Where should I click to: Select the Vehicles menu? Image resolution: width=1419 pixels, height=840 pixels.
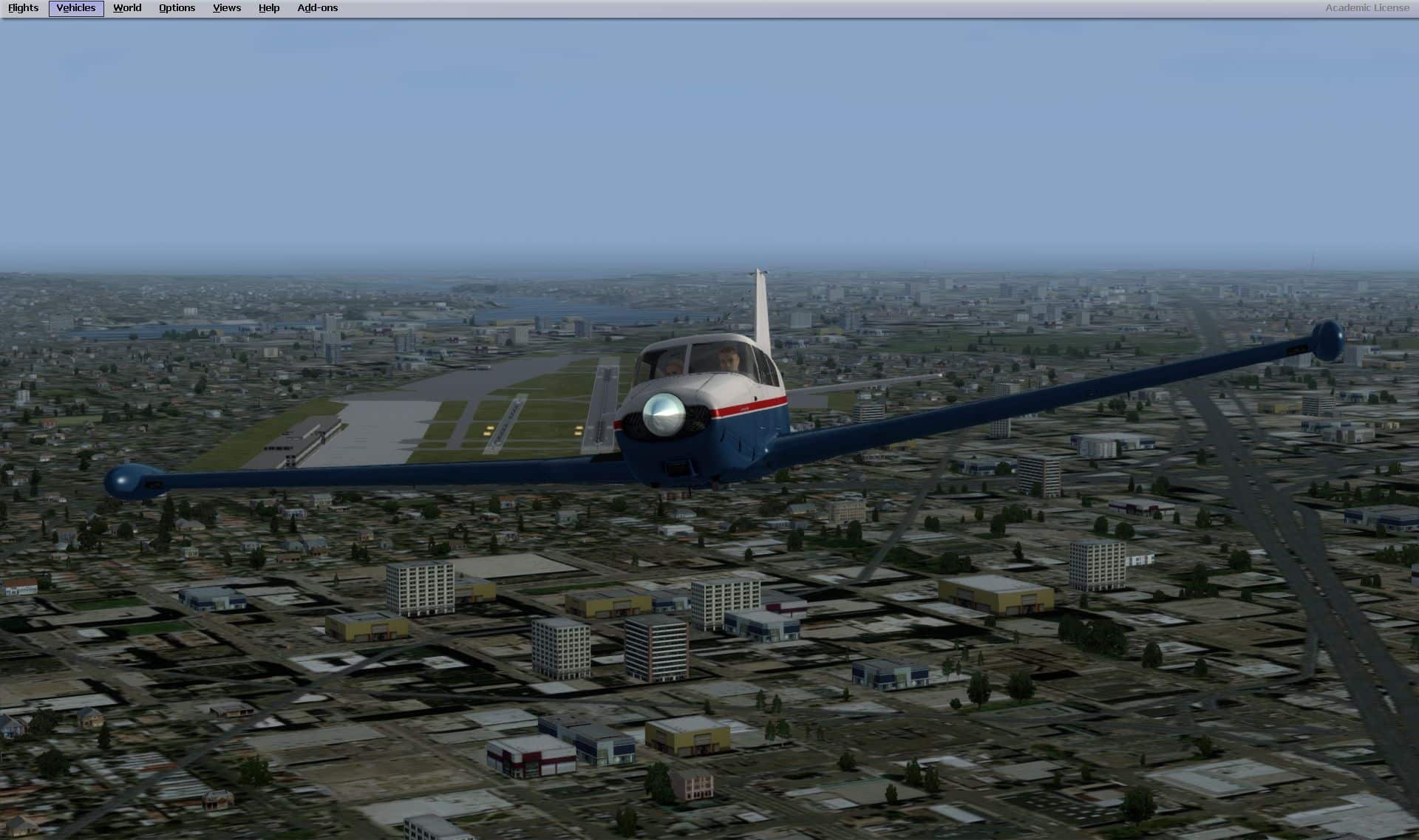76,8
